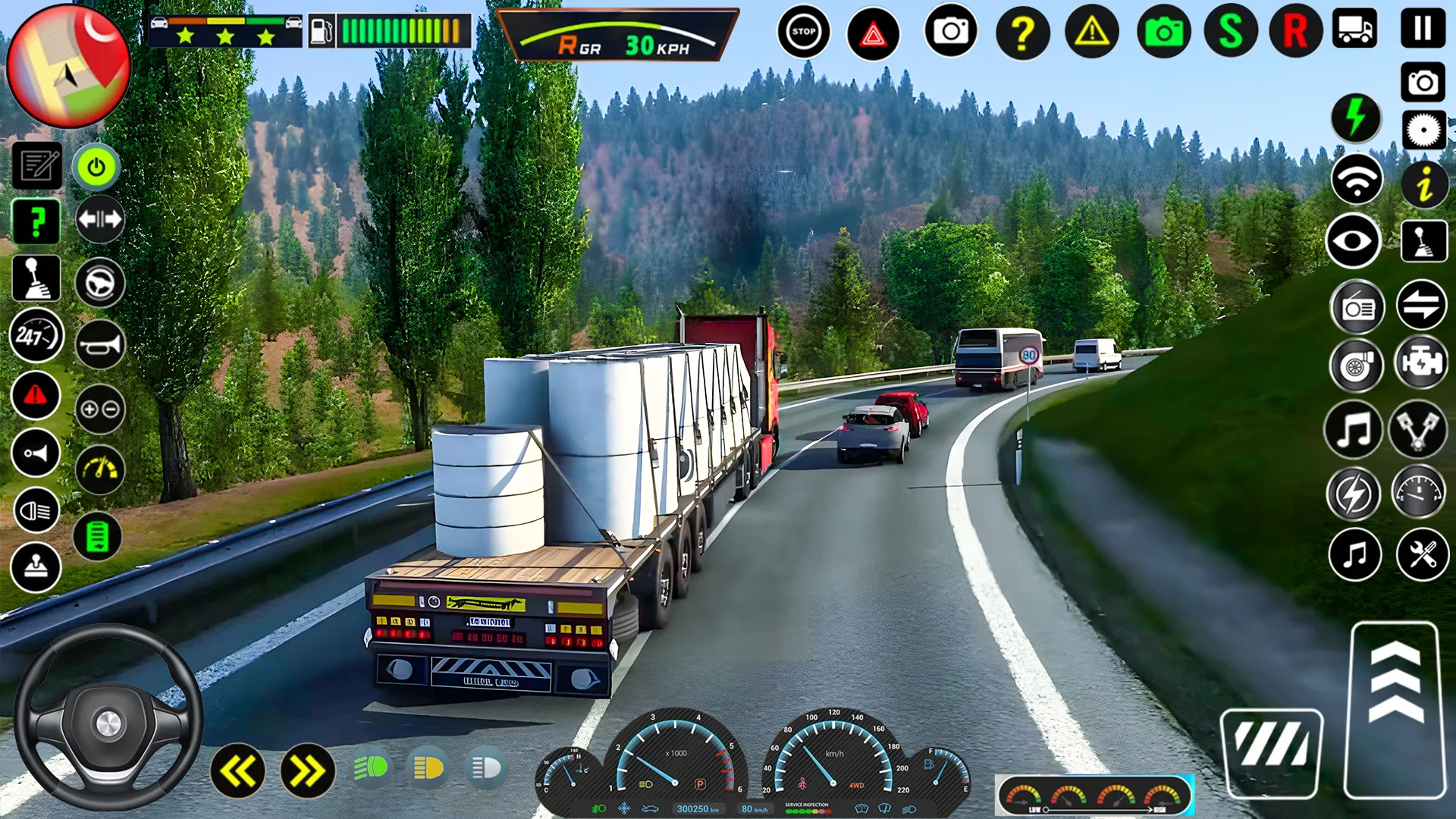
Task: Select the truck icon button
Action: [x=1355, y=29]
